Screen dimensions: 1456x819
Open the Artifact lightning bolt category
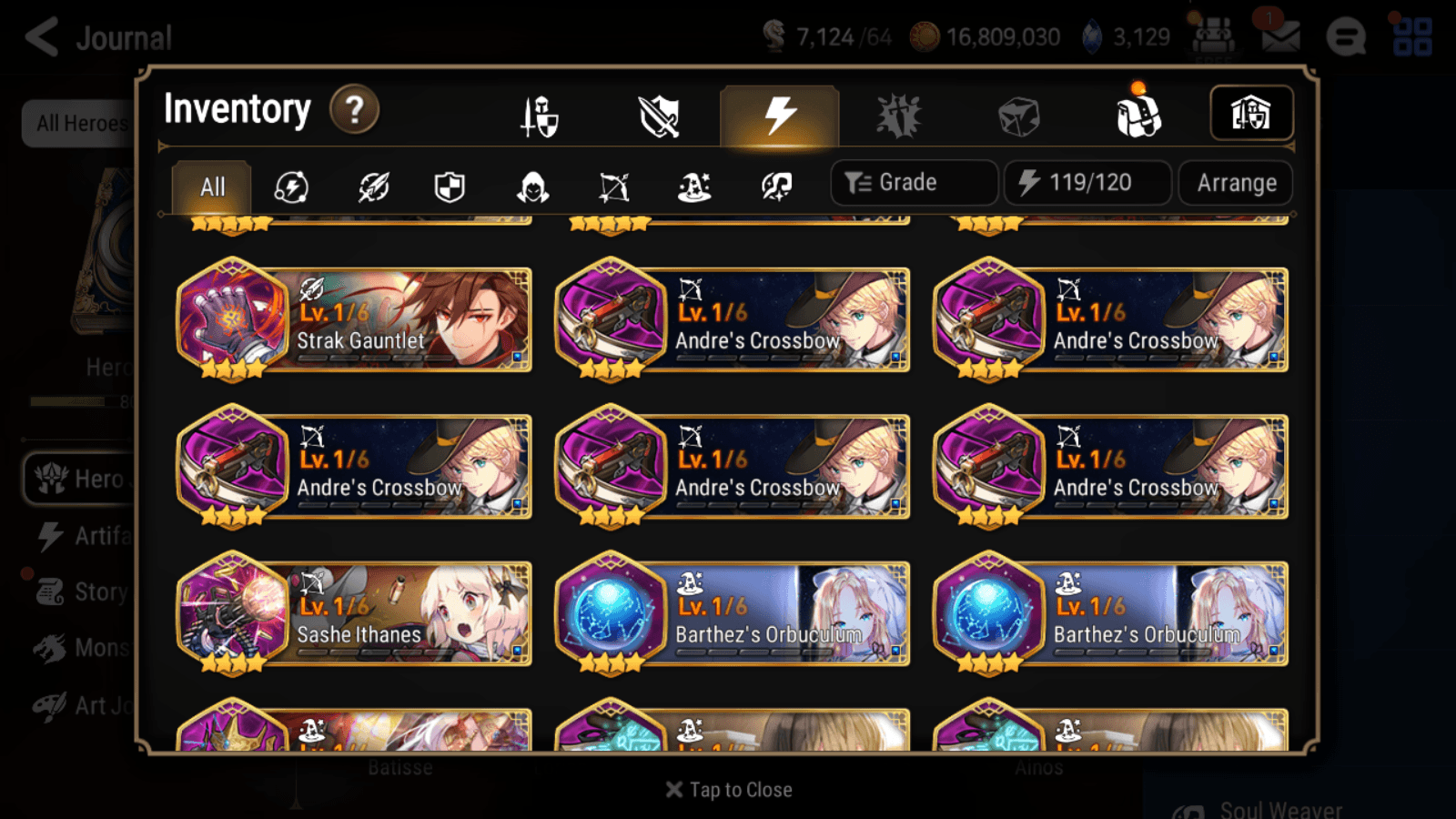pos(778,116)
